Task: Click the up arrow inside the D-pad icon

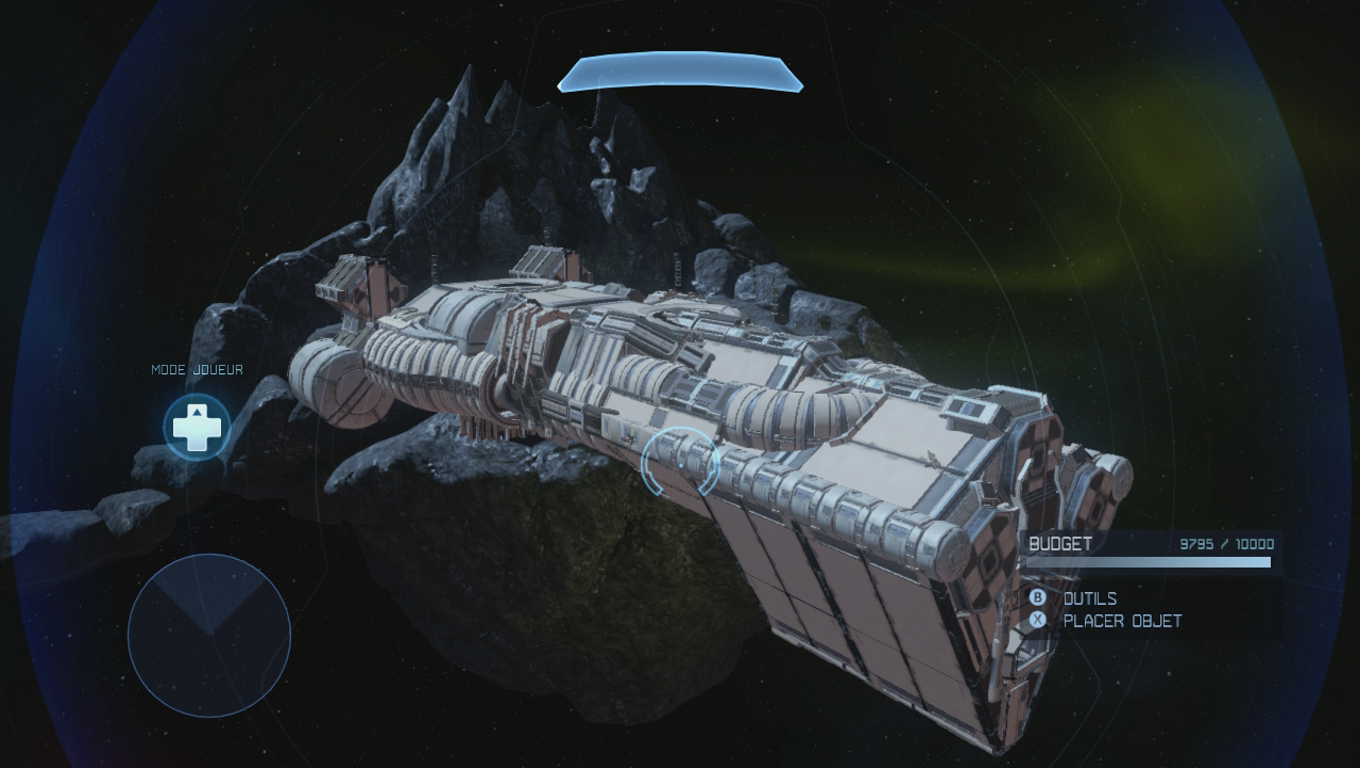Action: (x=196, y=413)
